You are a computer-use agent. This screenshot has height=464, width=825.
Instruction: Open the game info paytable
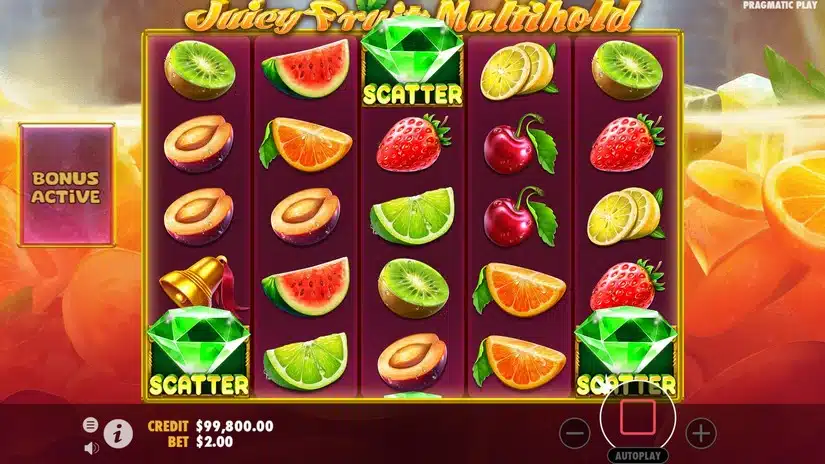119,433
